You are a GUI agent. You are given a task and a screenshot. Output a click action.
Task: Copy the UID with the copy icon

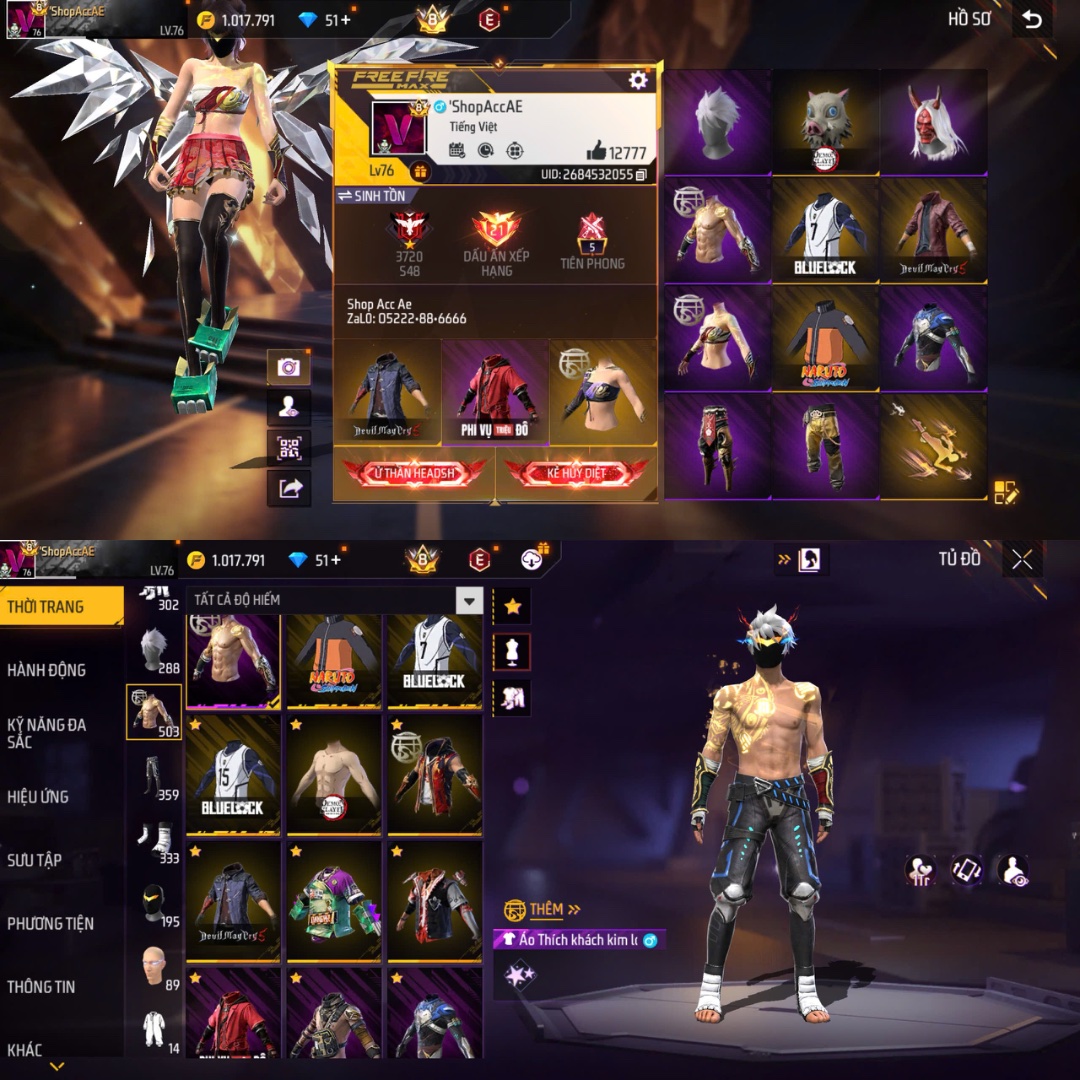click(641, 175)
